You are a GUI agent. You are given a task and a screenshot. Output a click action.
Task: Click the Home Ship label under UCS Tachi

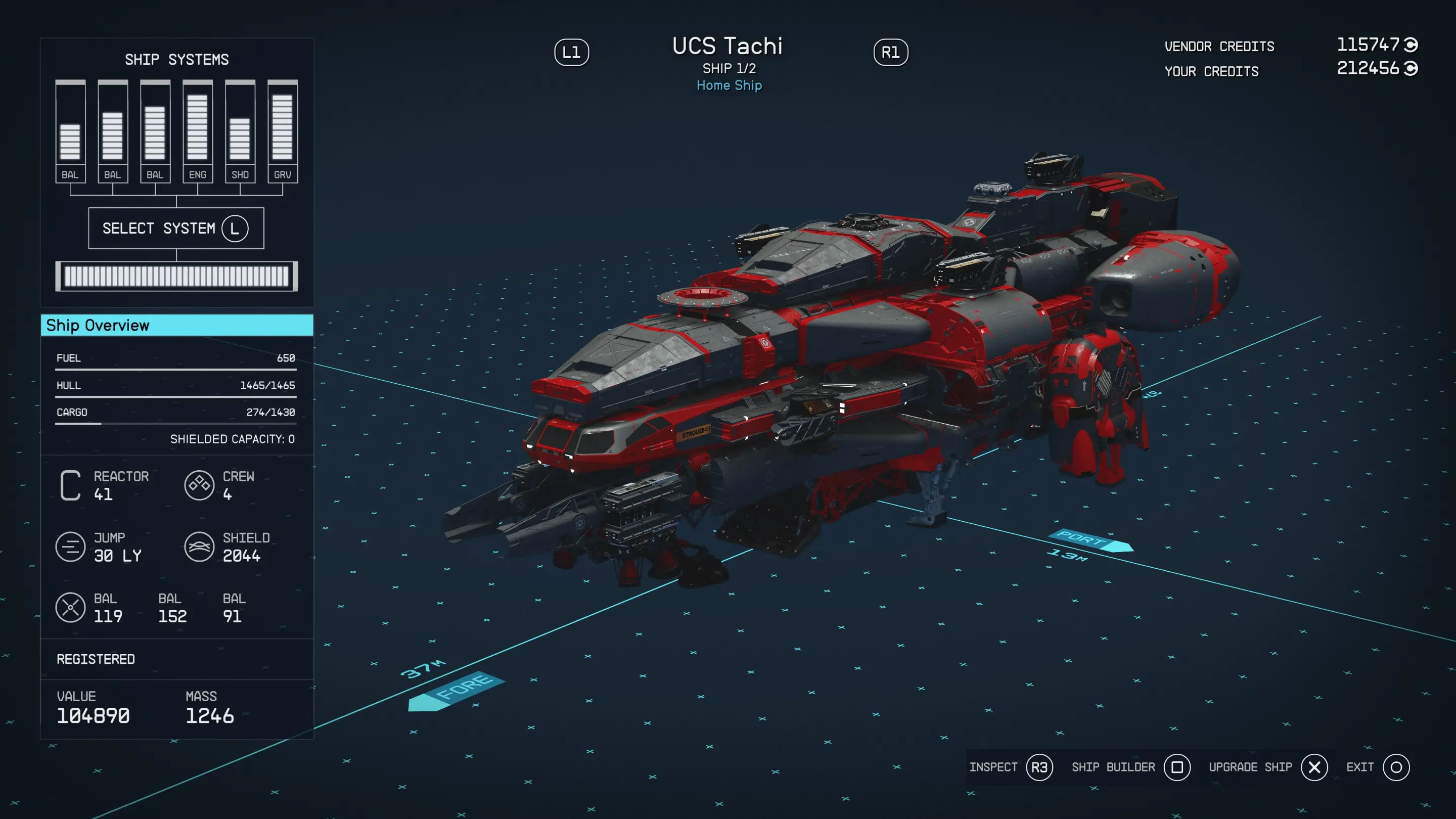point(729,85)
